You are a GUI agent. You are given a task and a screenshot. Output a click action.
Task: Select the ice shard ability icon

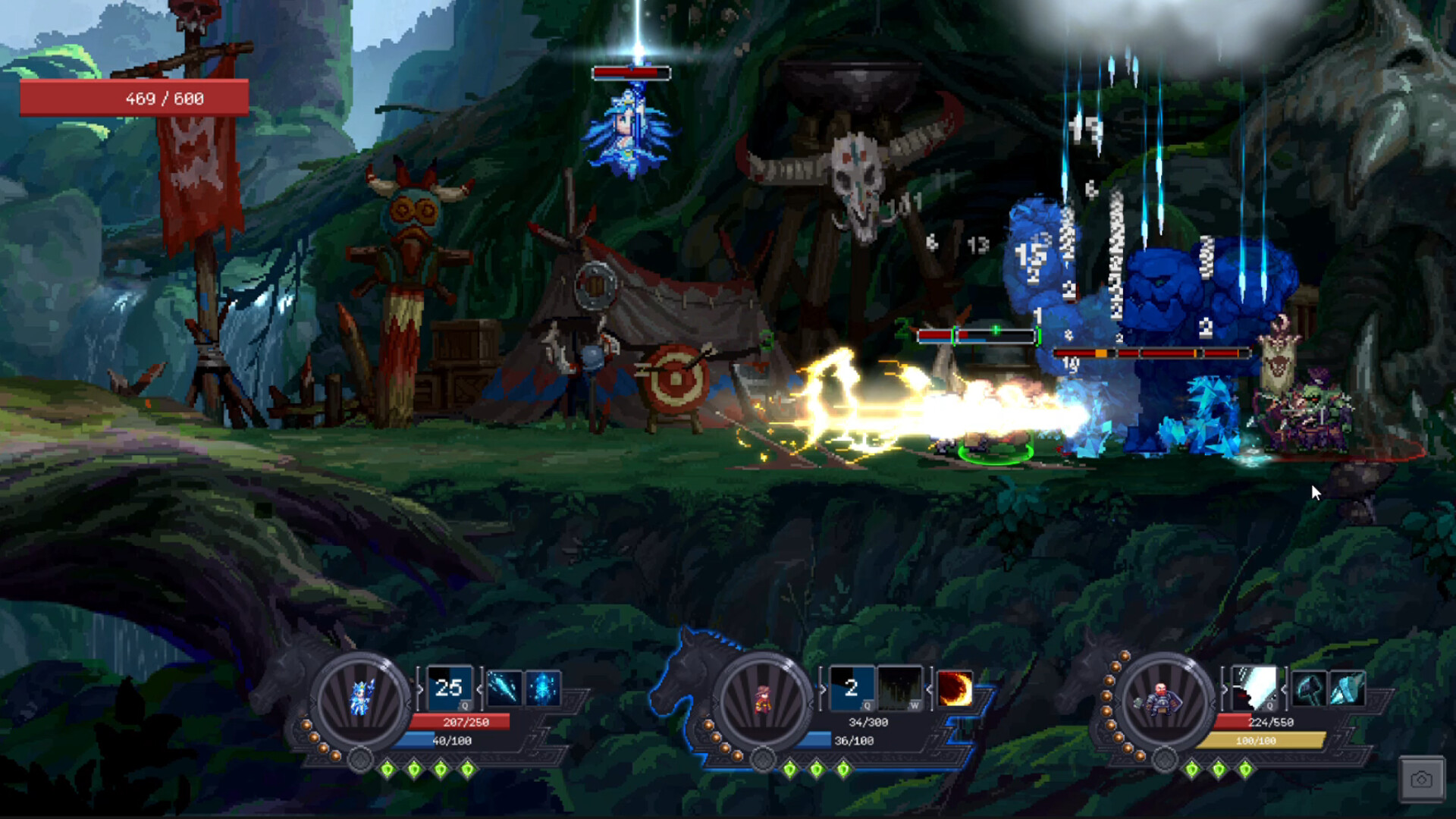coord(504,688)
